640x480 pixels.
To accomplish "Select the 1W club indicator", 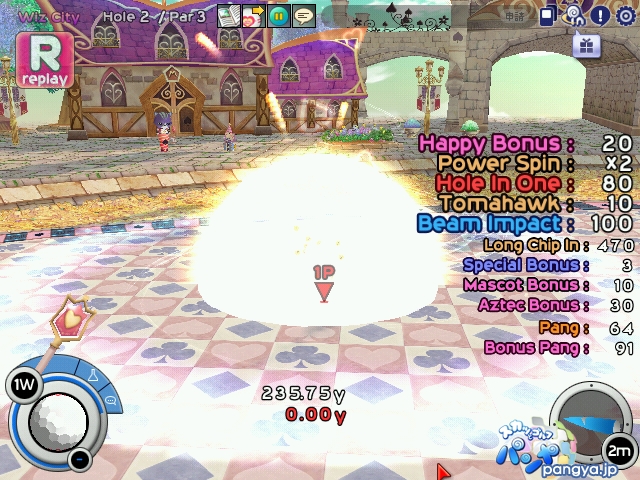I will point(22,383).
